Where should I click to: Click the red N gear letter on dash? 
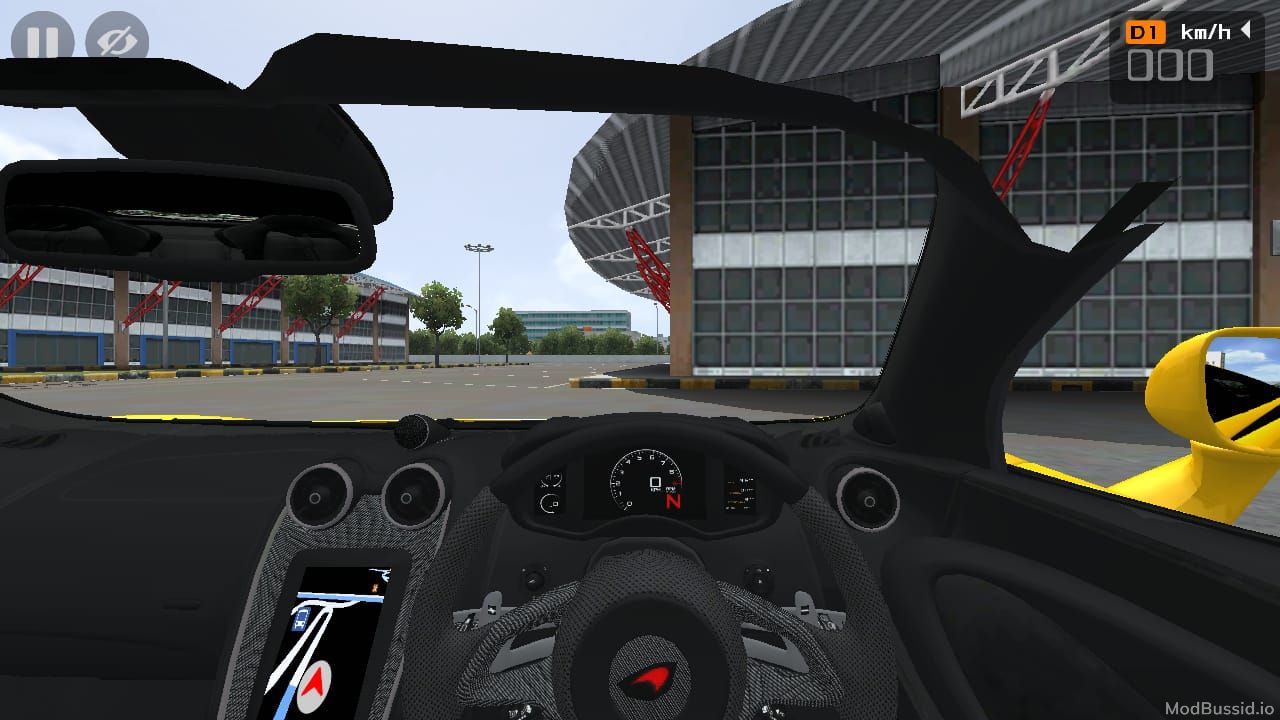(x=674, y=501)
